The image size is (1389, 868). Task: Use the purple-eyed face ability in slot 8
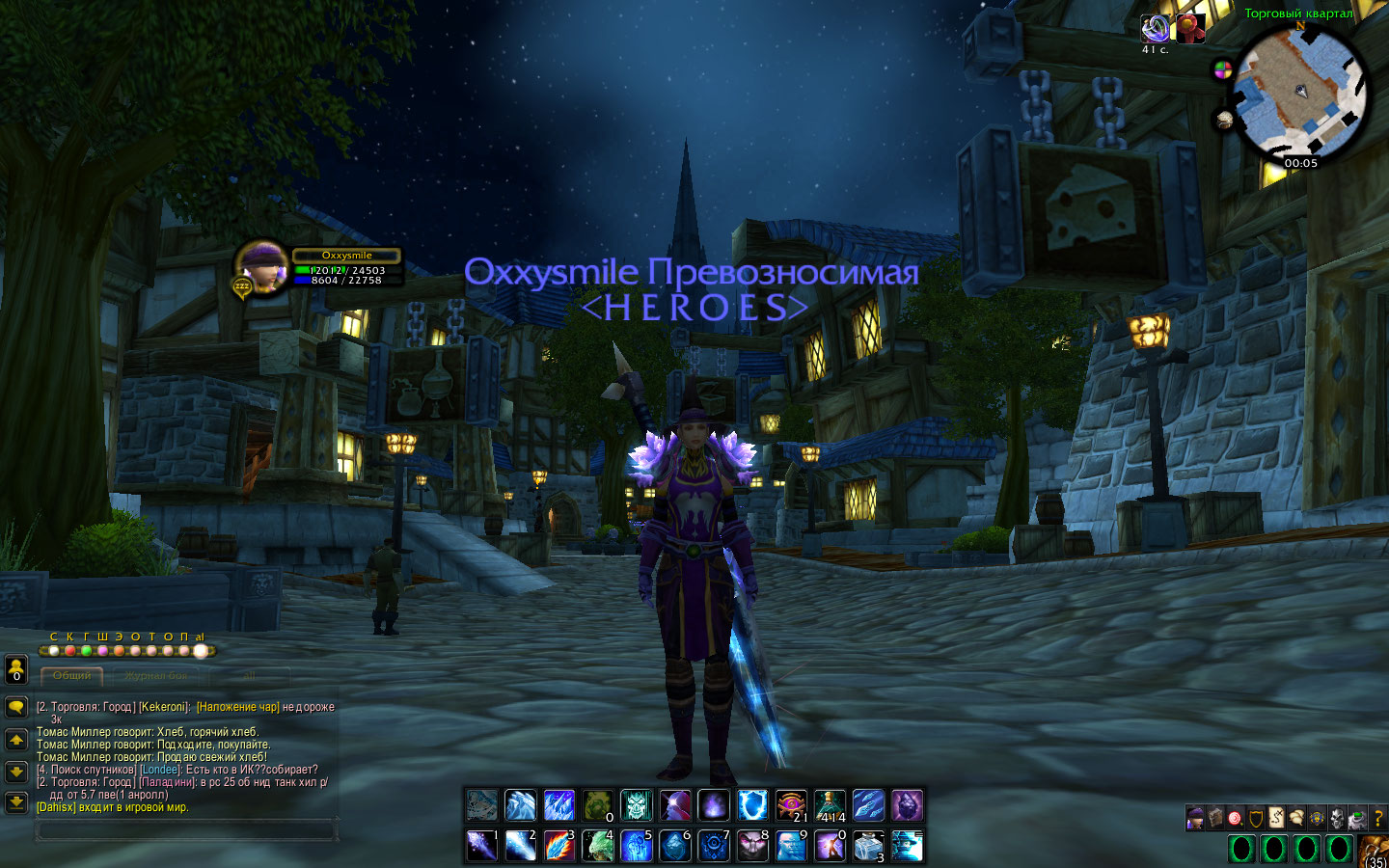(752, 845)
